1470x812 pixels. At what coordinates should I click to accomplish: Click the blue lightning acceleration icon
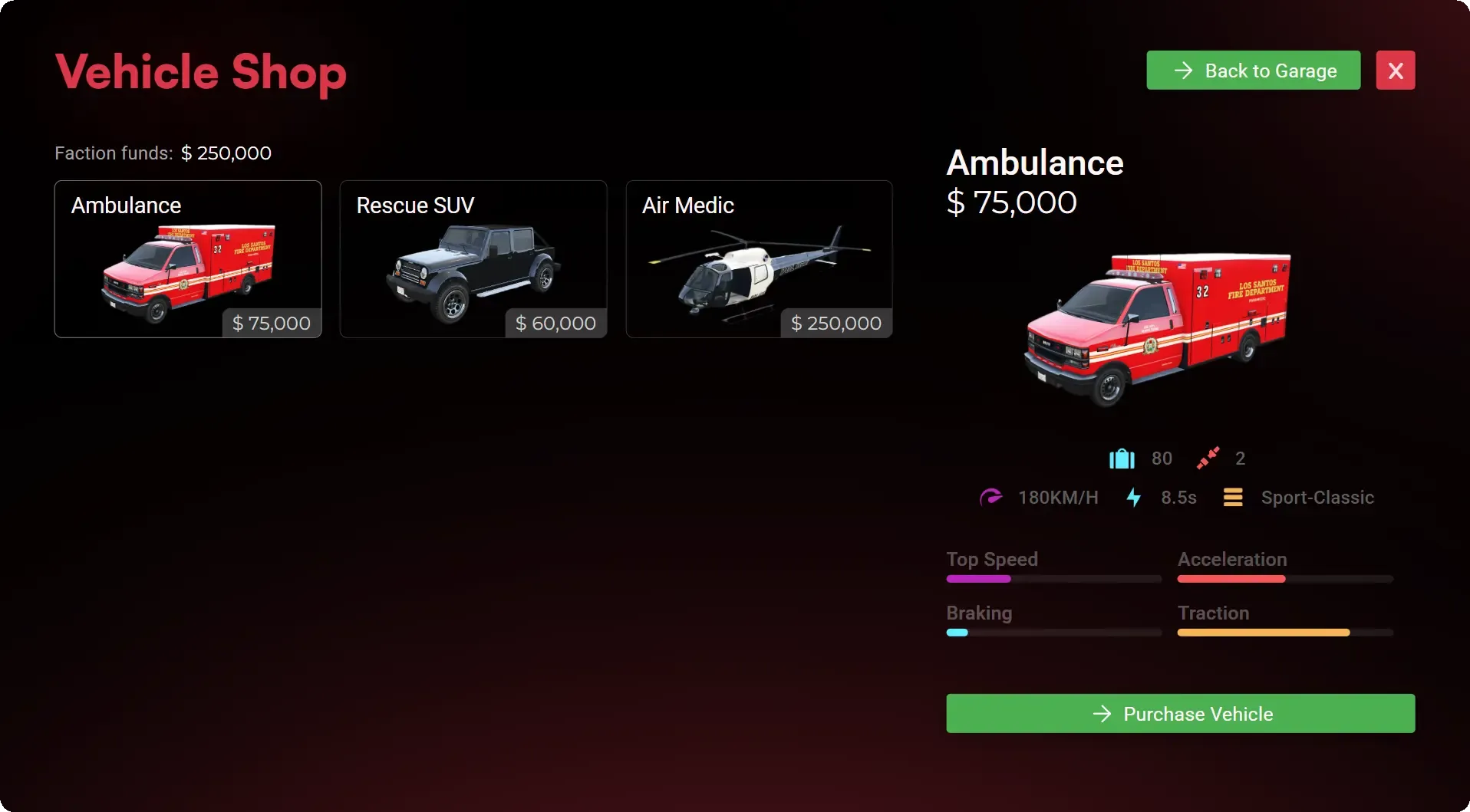[x=1134, y=497]
